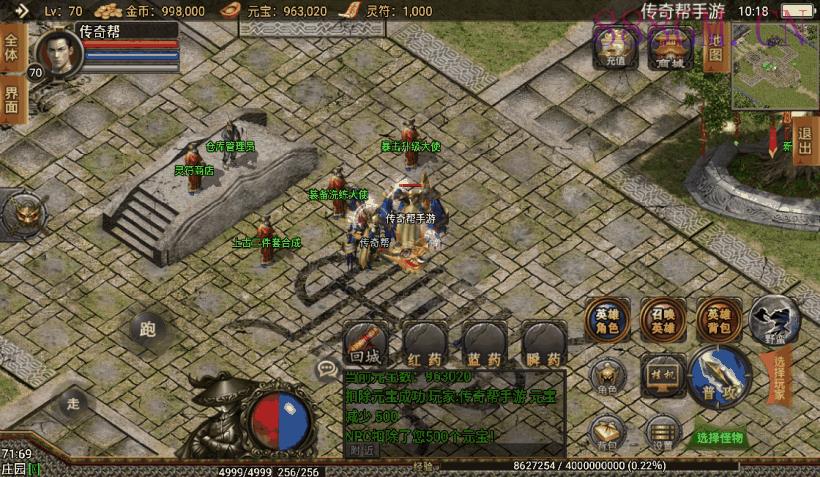The image size is (820, 477).
Task: Use the 回城 town return scroll
Action: pos(364,345)
